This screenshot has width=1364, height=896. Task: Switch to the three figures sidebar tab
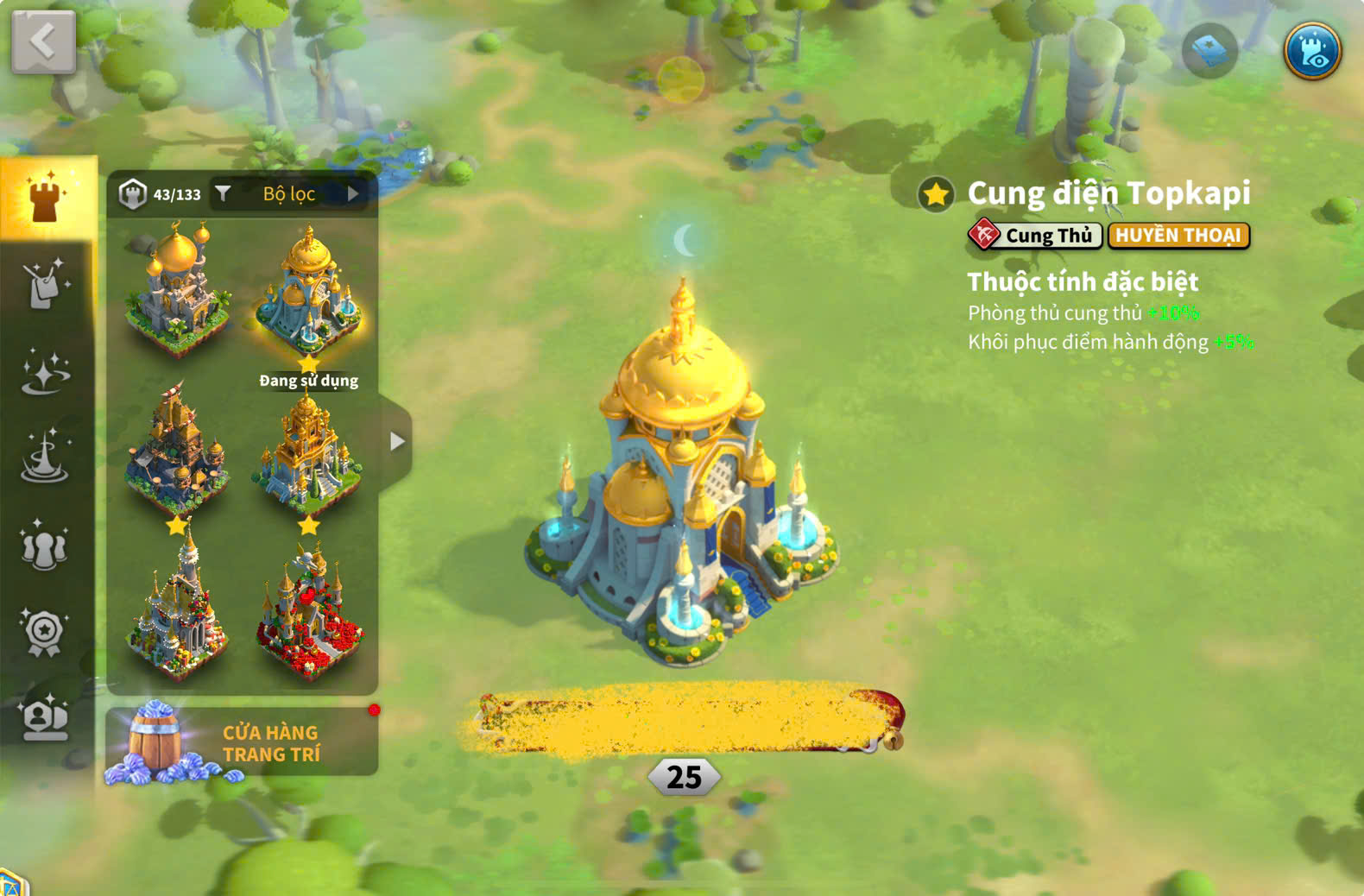[45, 546]
